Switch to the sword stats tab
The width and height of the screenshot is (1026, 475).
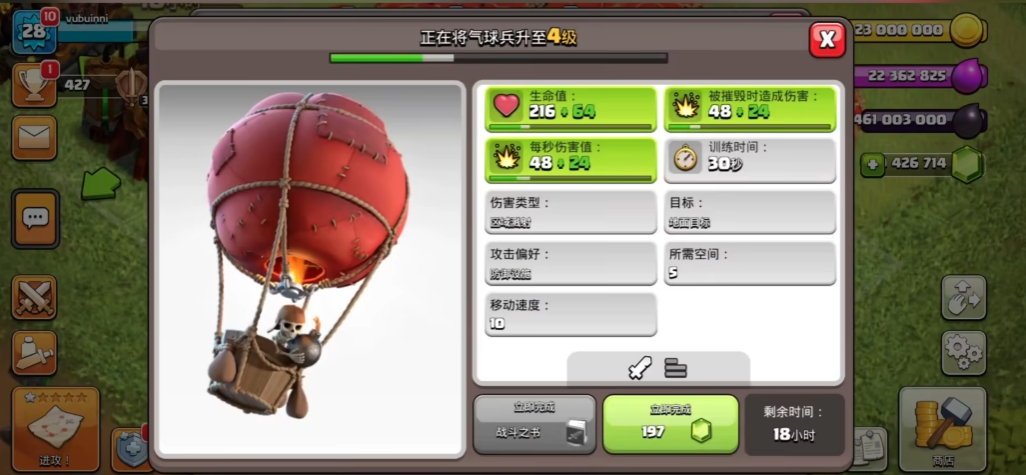pyautogui.click(x=639, y=369)
